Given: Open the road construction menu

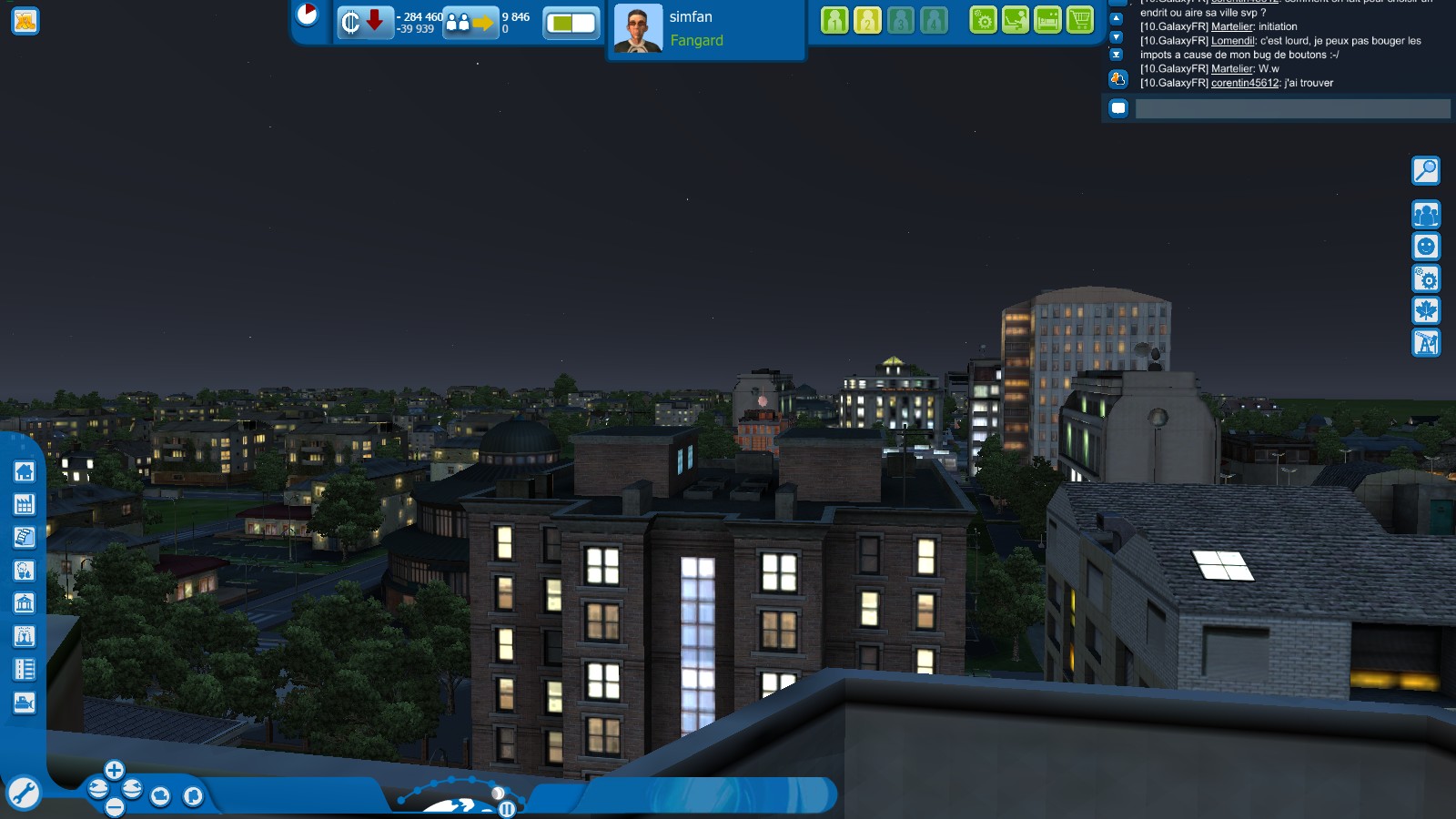Looking at the screenshot, I should (25, 670).
